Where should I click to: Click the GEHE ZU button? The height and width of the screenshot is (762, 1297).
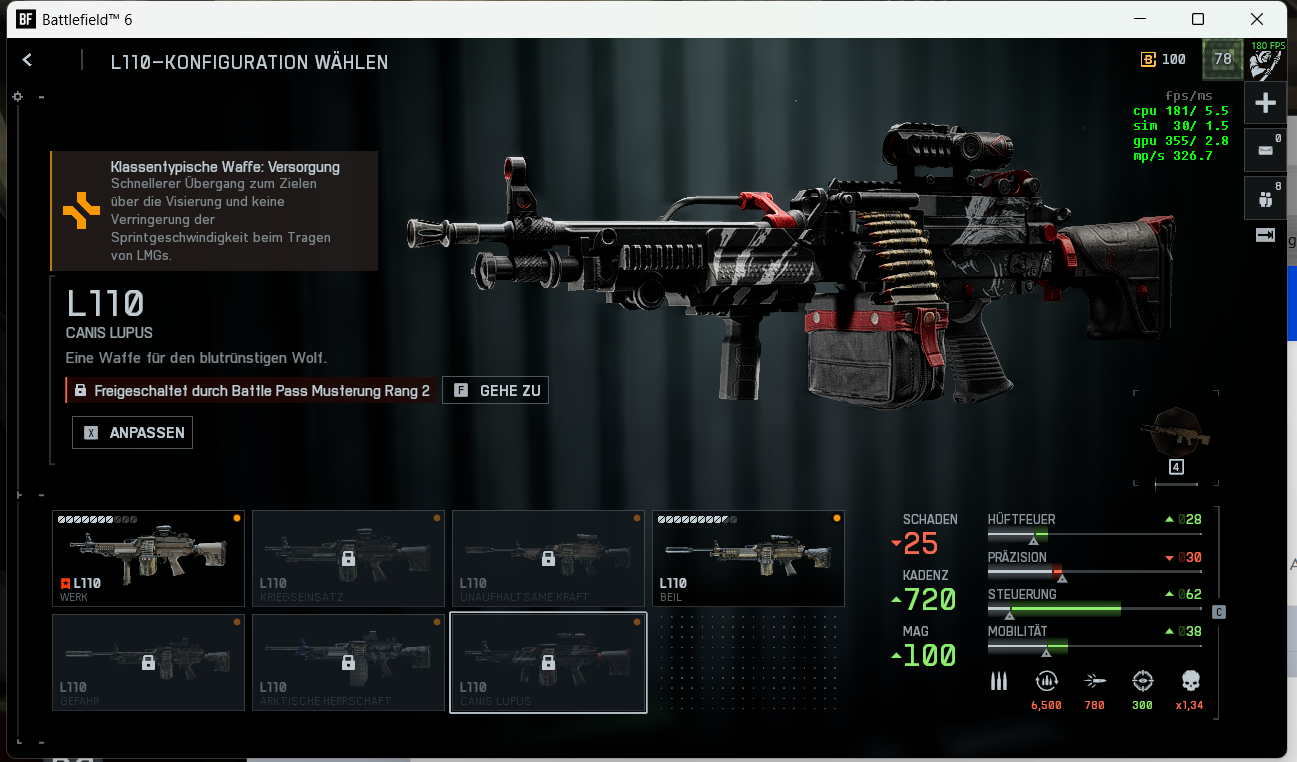click(x=495, y=390)
